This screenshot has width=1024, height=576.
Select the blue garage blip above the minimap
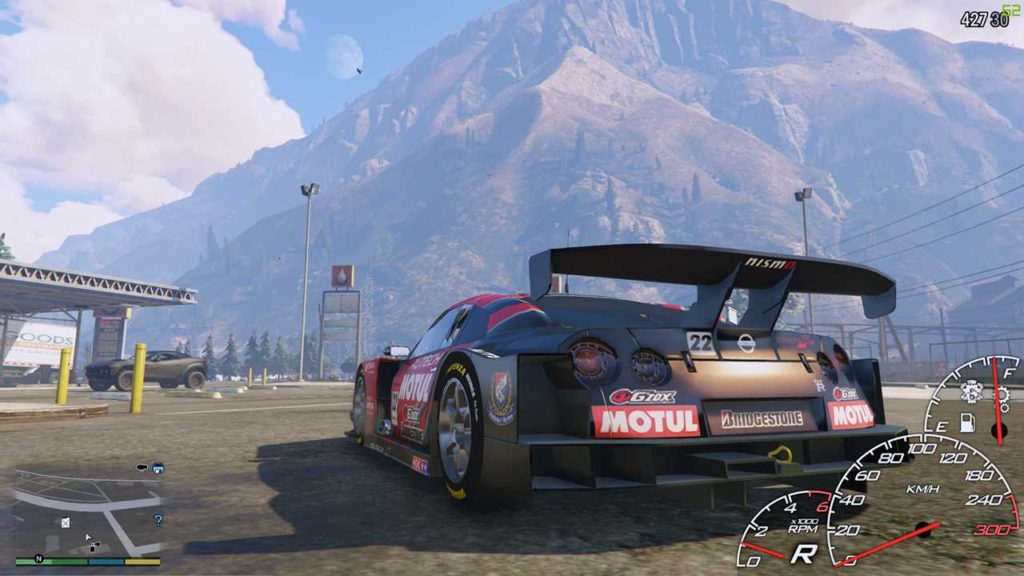pos(158,467)
